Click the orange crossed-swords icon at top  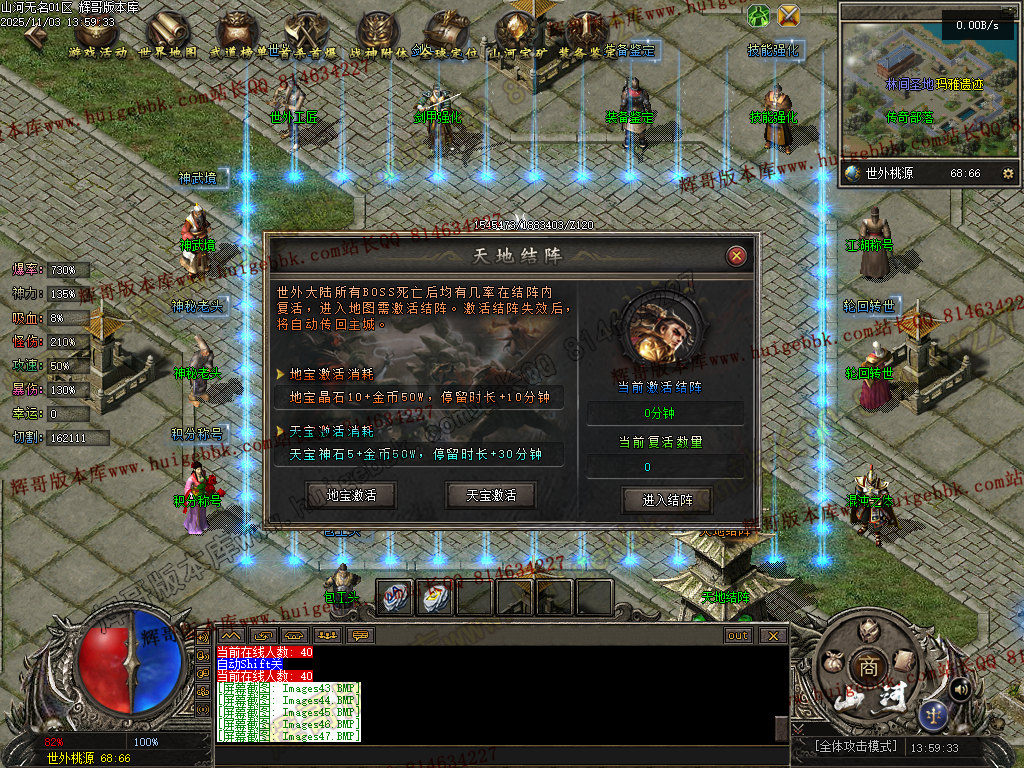tap(789, 15)
